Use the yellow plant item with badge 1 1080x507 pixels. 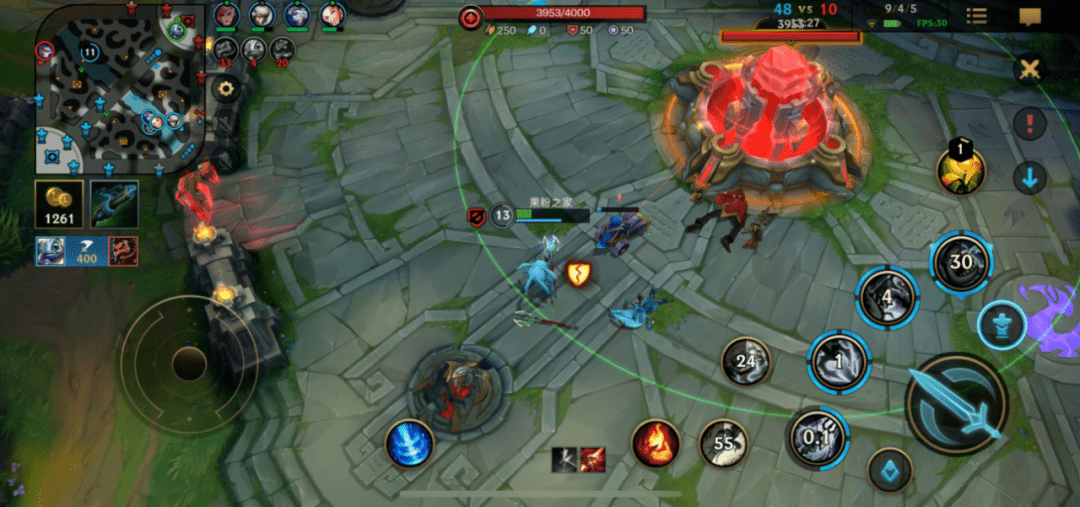tap(961, 171)
